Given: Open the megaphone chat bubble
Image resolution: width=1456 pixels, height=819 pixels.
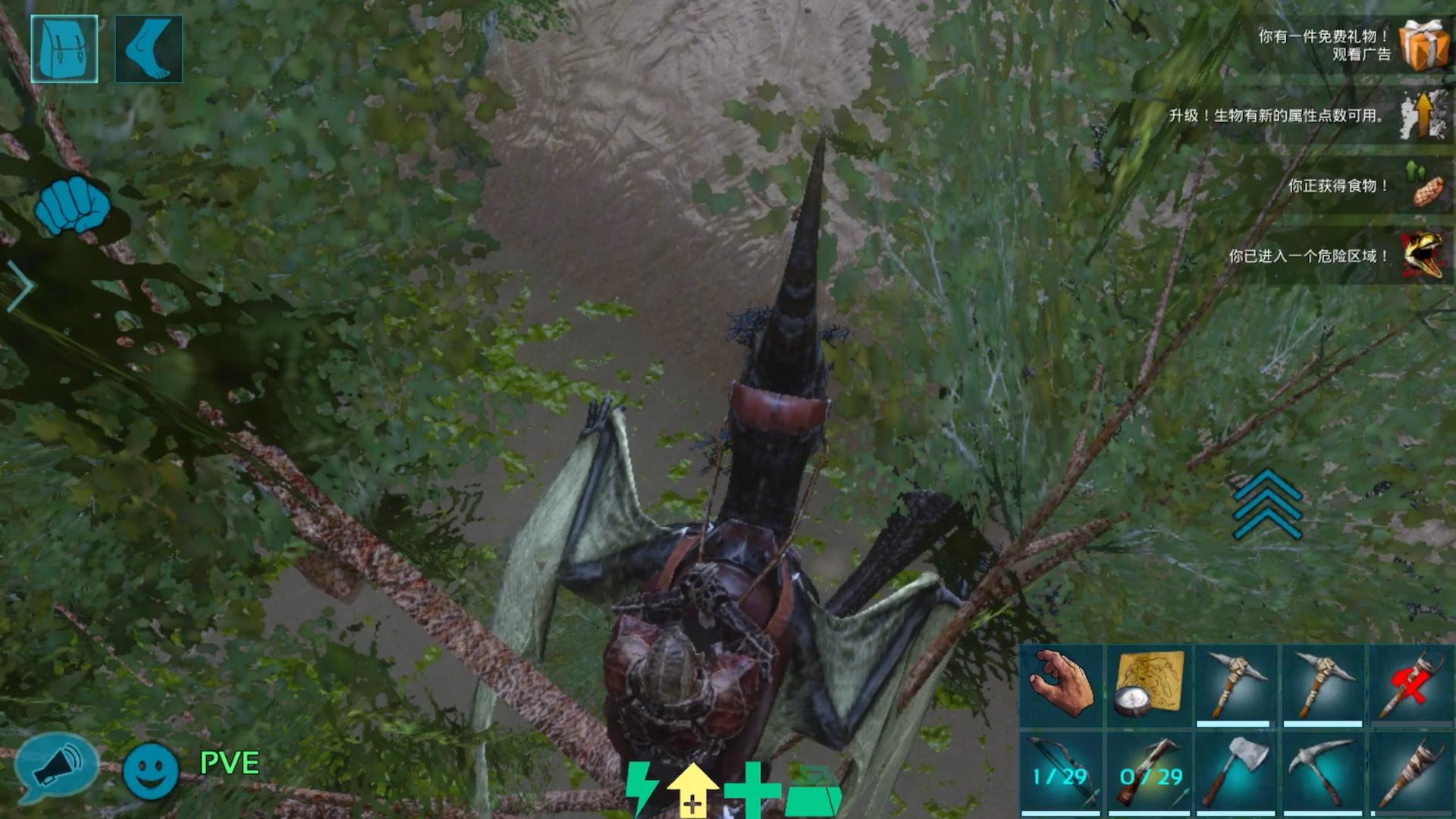Looking at the screenshot, I should [57, 767].
